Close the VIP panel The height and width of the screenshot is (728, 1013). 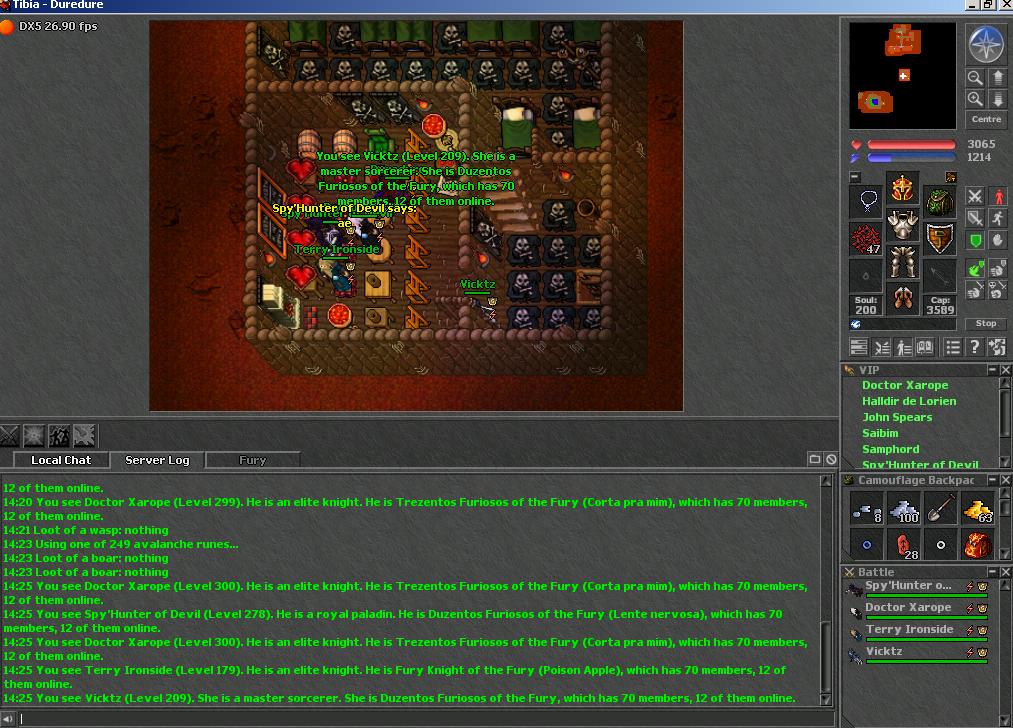pos(1006,370)
